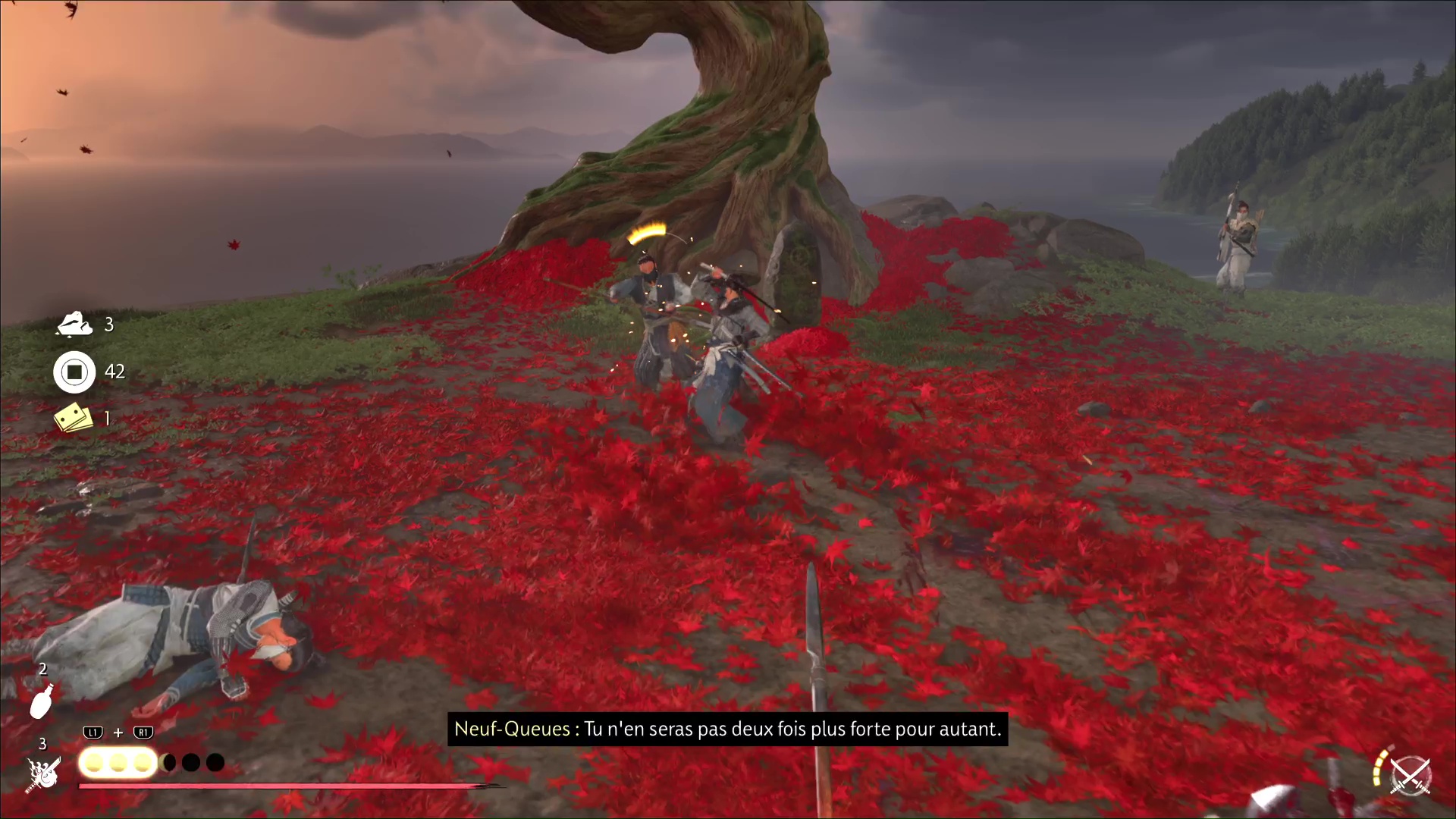Viewport: 1456px width, 819px height.
Task: Select the sake bottle healing item
Action: [42, 700]
